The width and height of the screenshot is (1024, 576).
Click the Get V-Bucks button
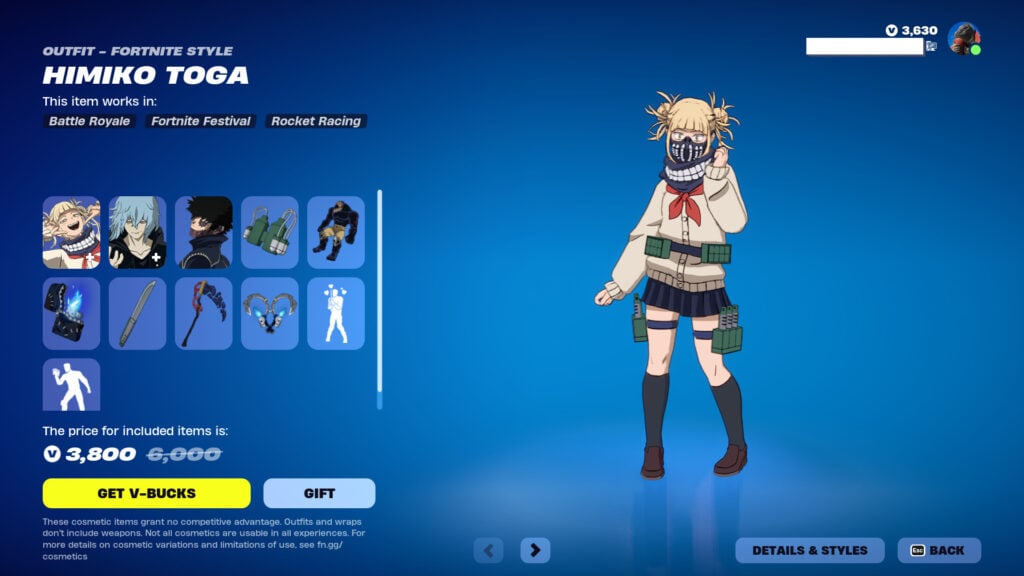tap(146, 493)
